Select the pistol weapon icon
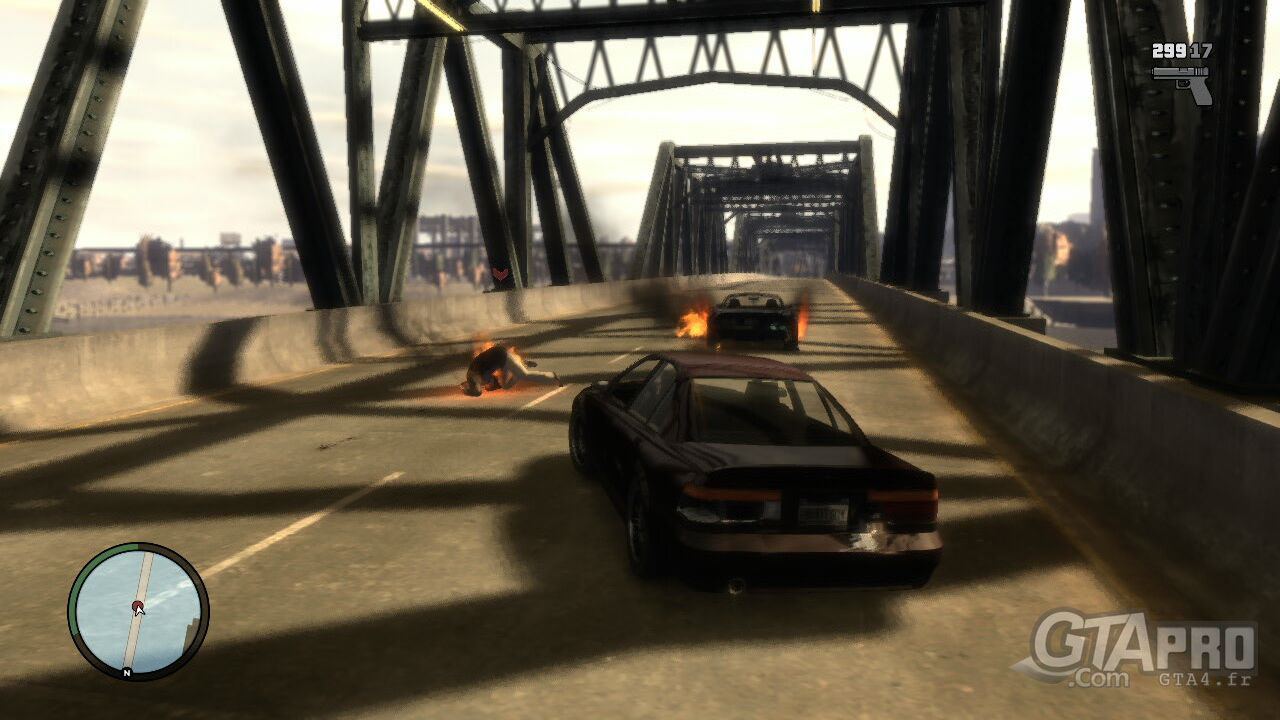This screenshot has width=1280, height=720. coord(1183,82)
